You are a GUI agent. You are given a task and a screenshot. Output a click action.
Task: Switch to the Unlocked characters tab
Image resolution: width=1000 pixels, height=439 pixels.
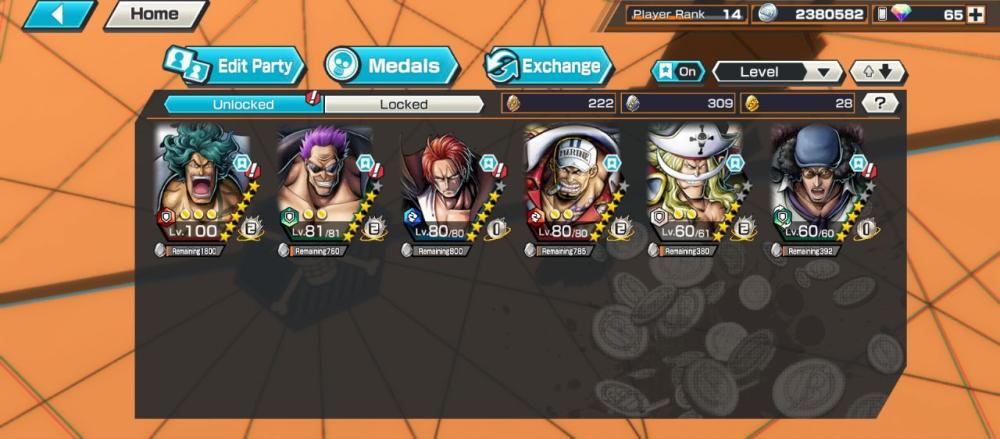tap(242, 103)
